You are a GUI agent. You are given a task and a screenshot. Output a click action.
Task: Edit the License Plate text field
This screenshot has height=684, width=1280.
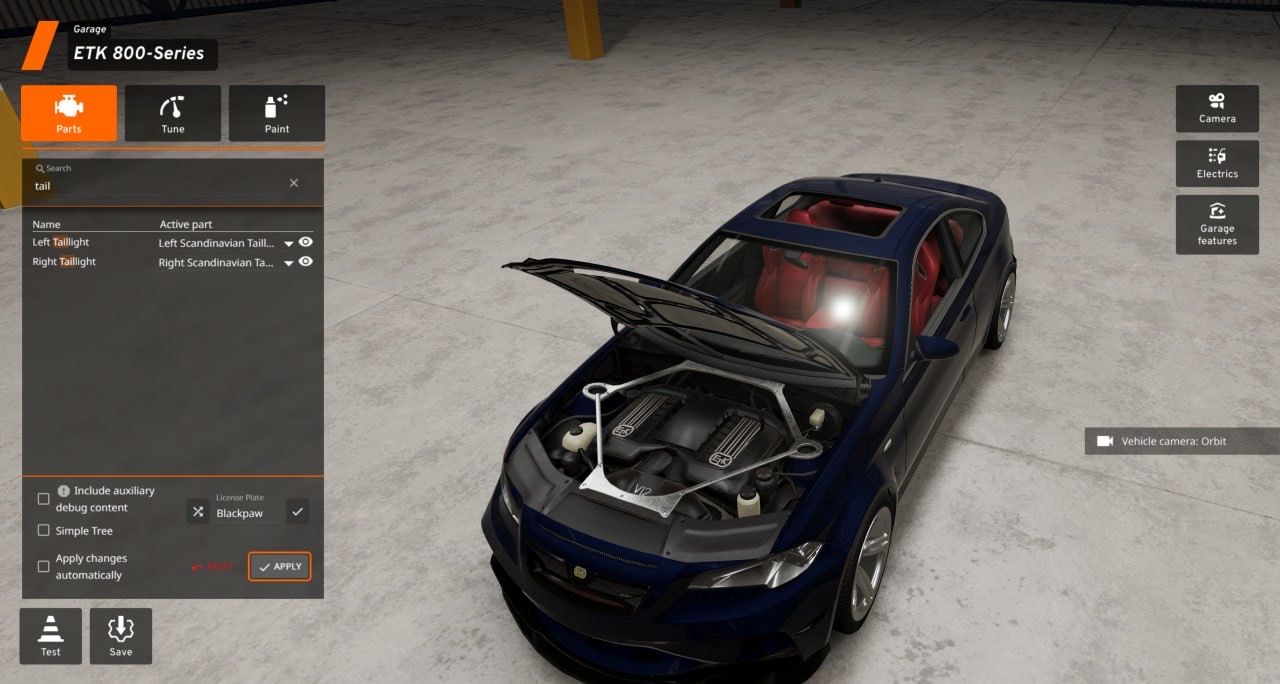pos(246,513)
